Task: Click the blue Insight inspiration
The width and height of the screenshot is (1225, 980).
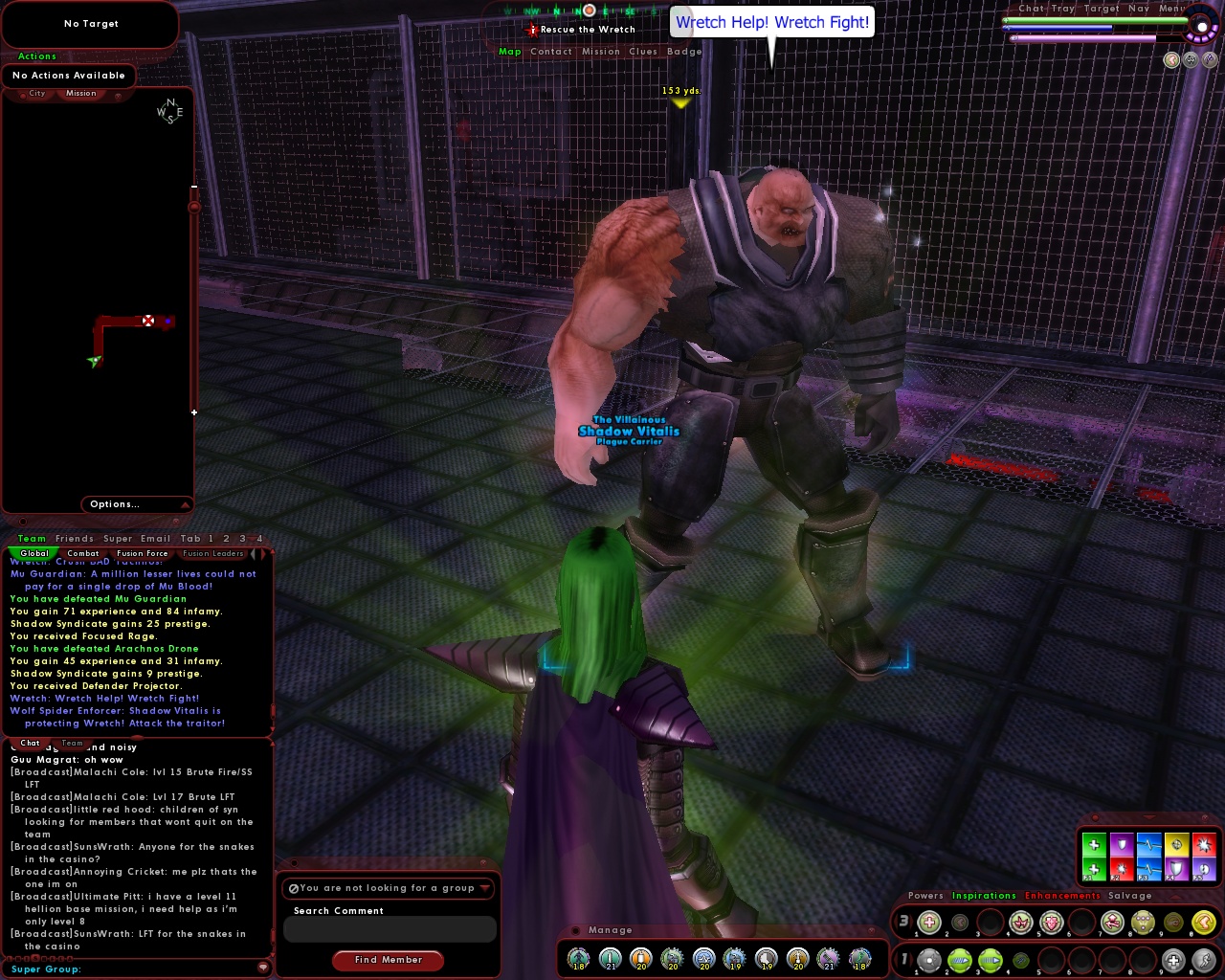Action: point(1147,846)
